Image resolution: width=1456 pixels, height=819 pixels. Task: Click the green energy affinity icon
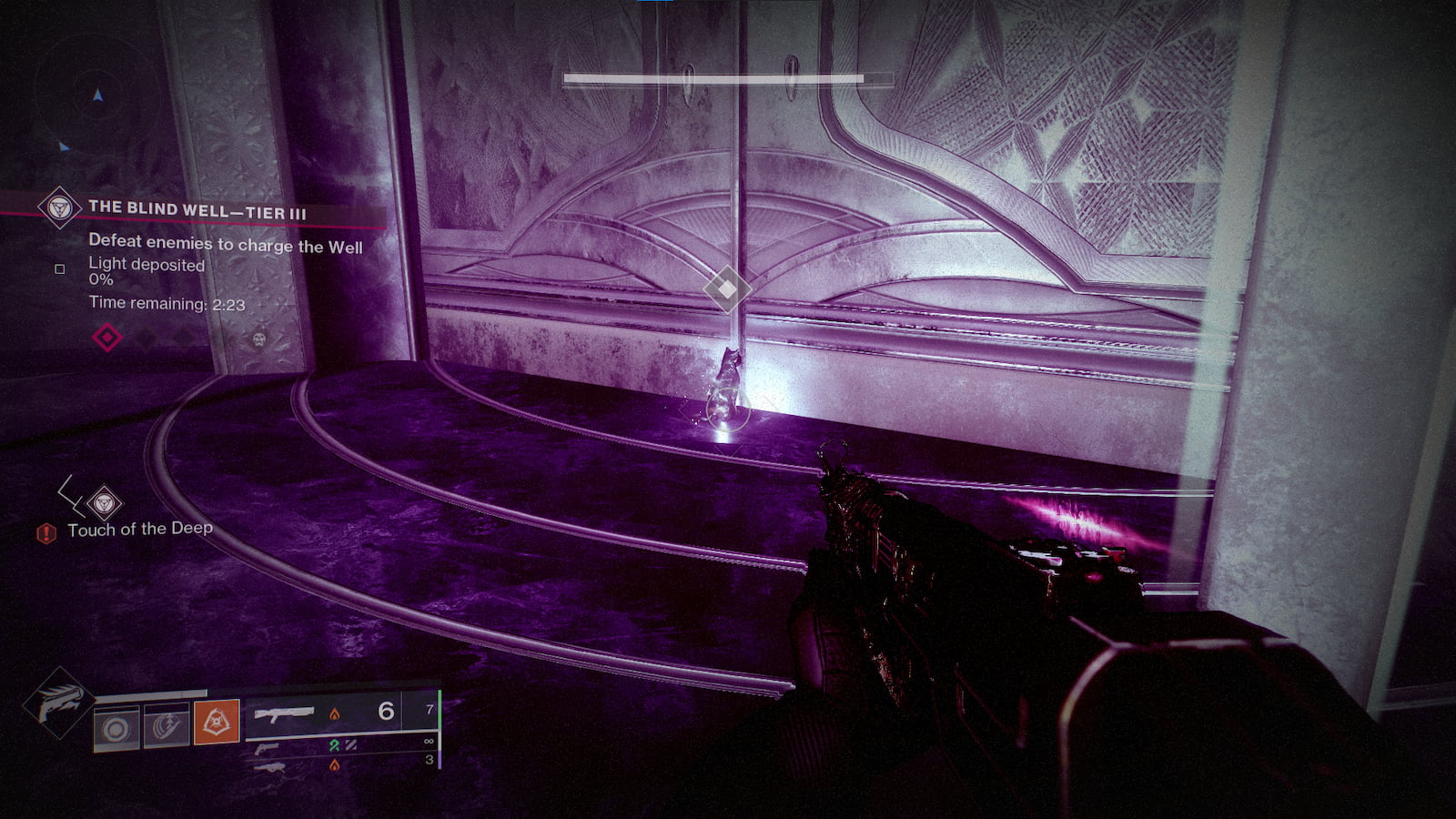[x=334, y=745]
